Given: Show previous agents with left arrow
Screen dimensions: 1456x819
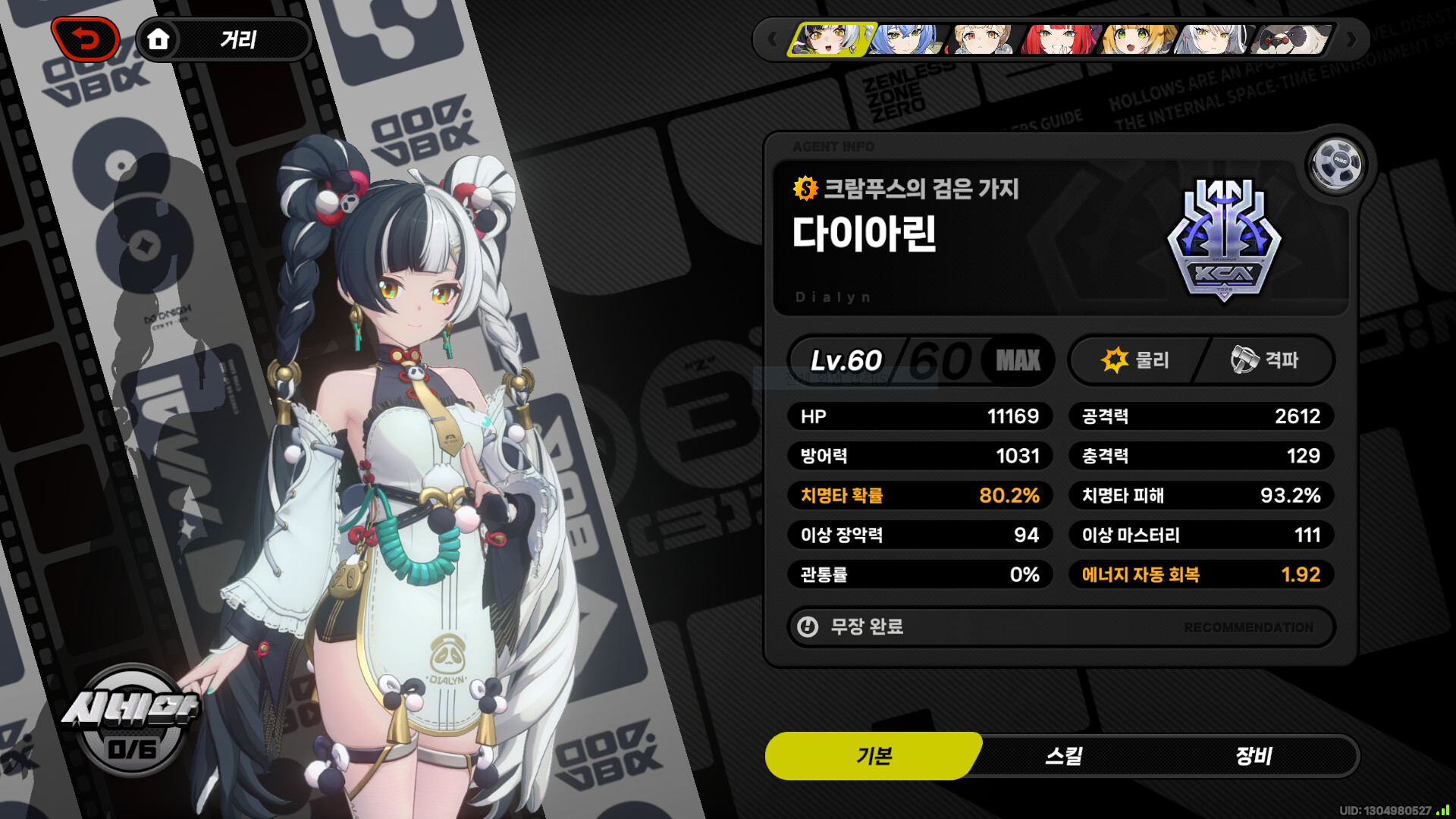Looking at the screenshot, I should [772, 39].
